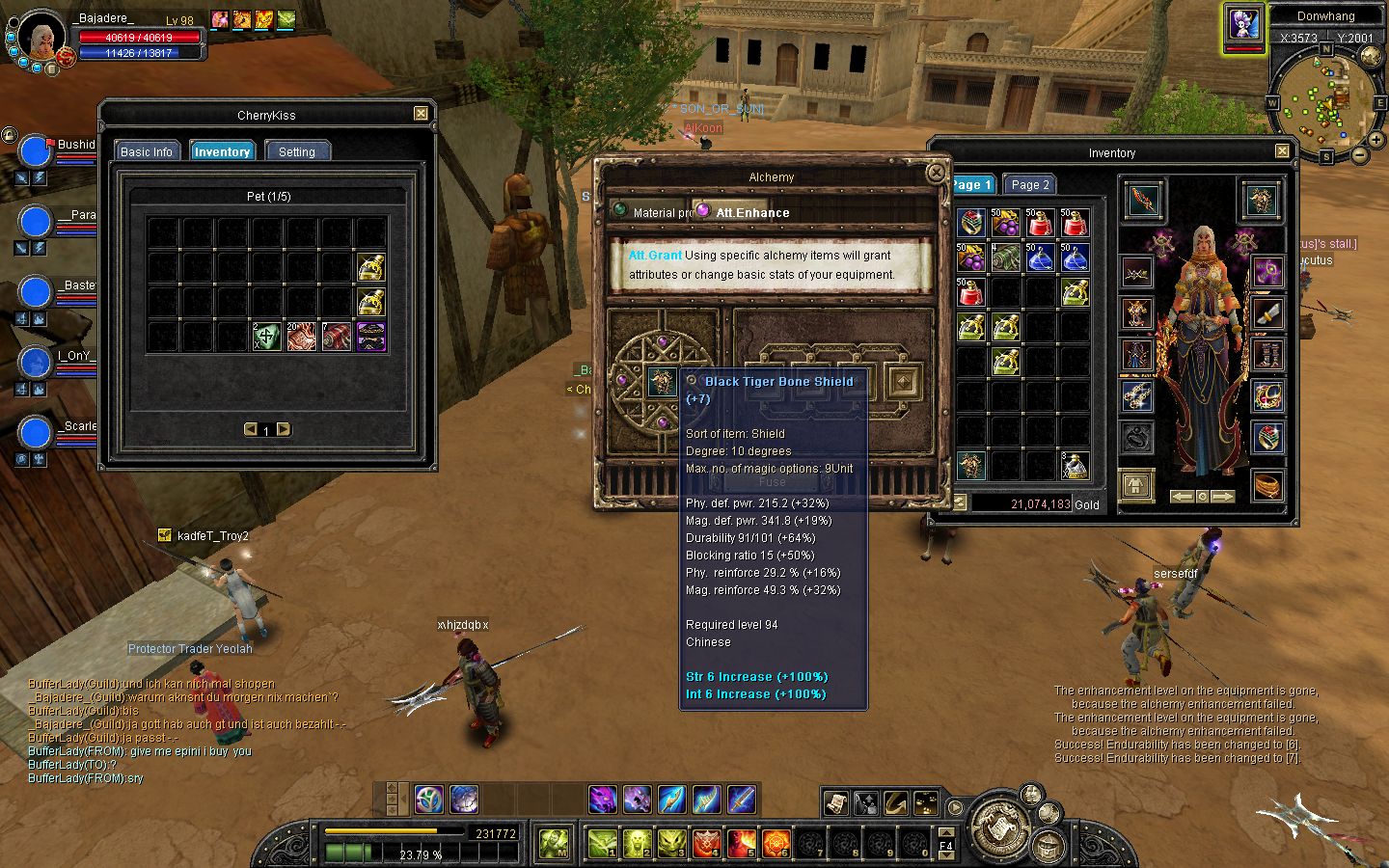Click the shield placed in the alchemy slot
The width and height of the screenshot is (1389, 868).
coord(662,383)
